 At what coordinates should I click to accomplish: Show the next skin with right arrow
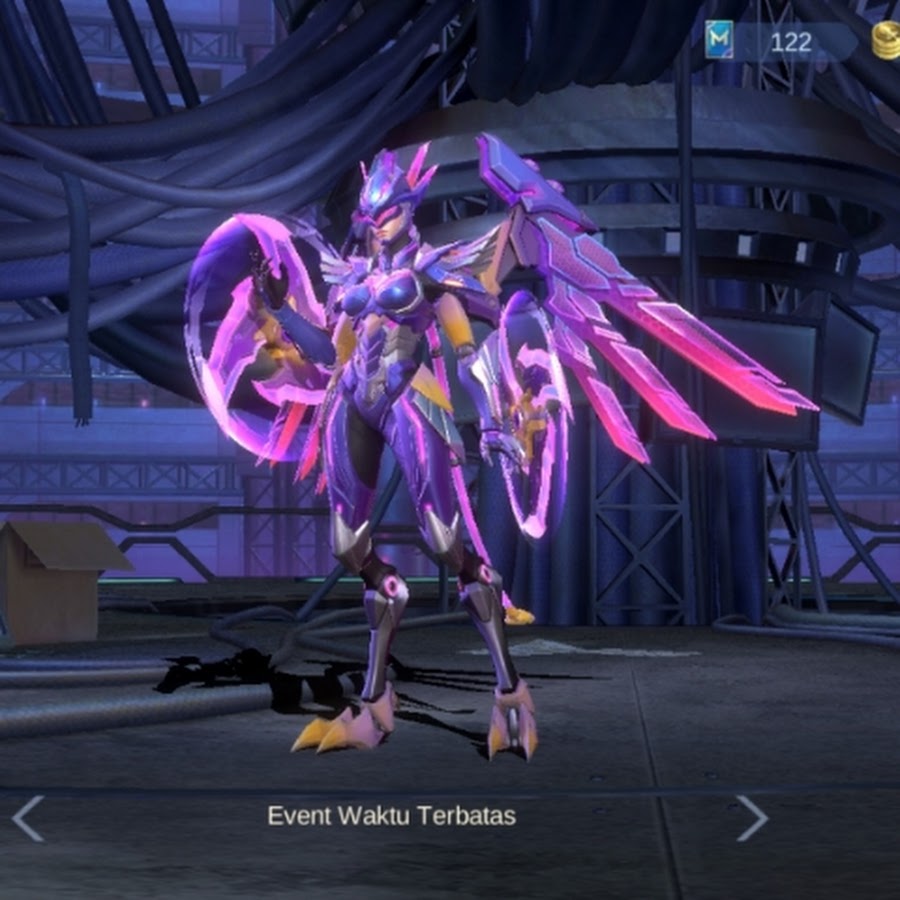pyautogui.click(x=752, y=817)
